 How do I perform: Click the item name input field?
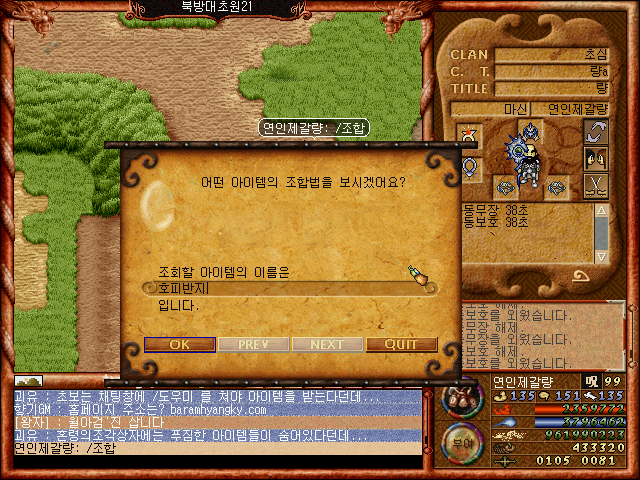tap(285, 288)
